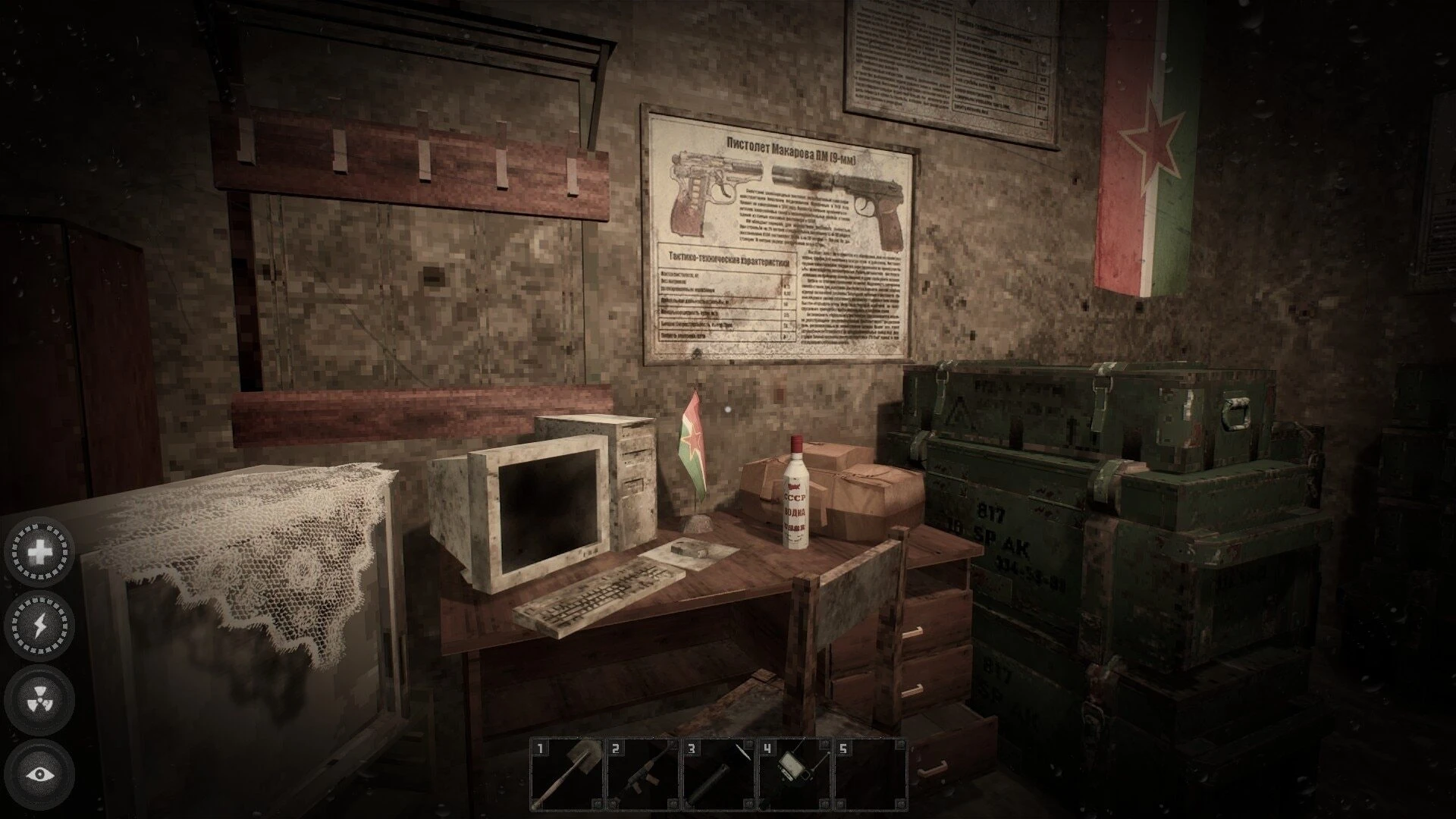
Task: Select the shovel in hotbar slot 1
Action: click(567, 773)
